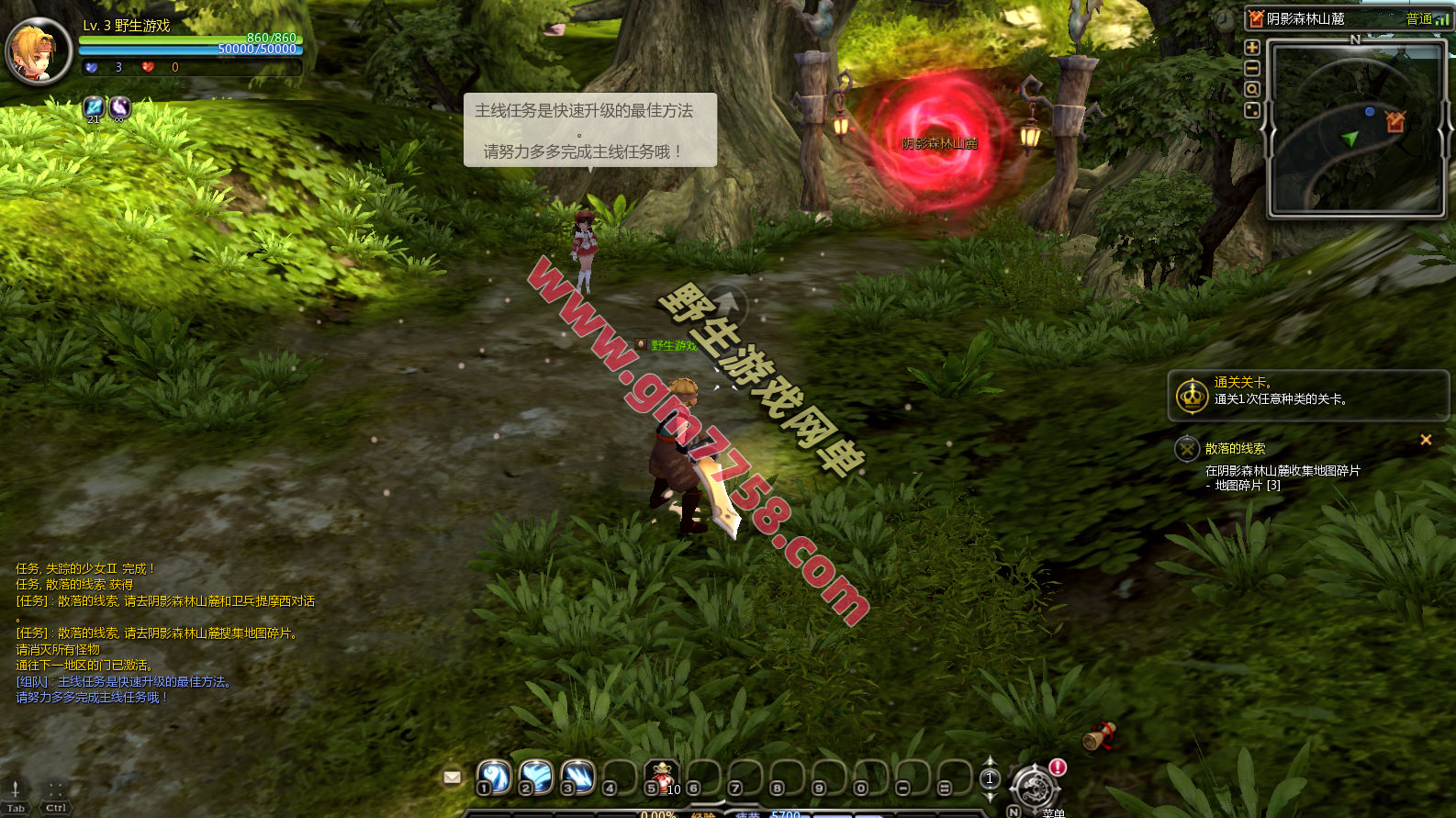The image size is (1456, 818).
Task: Click the red exclamation alert badge
Action: pos(1058,767)
